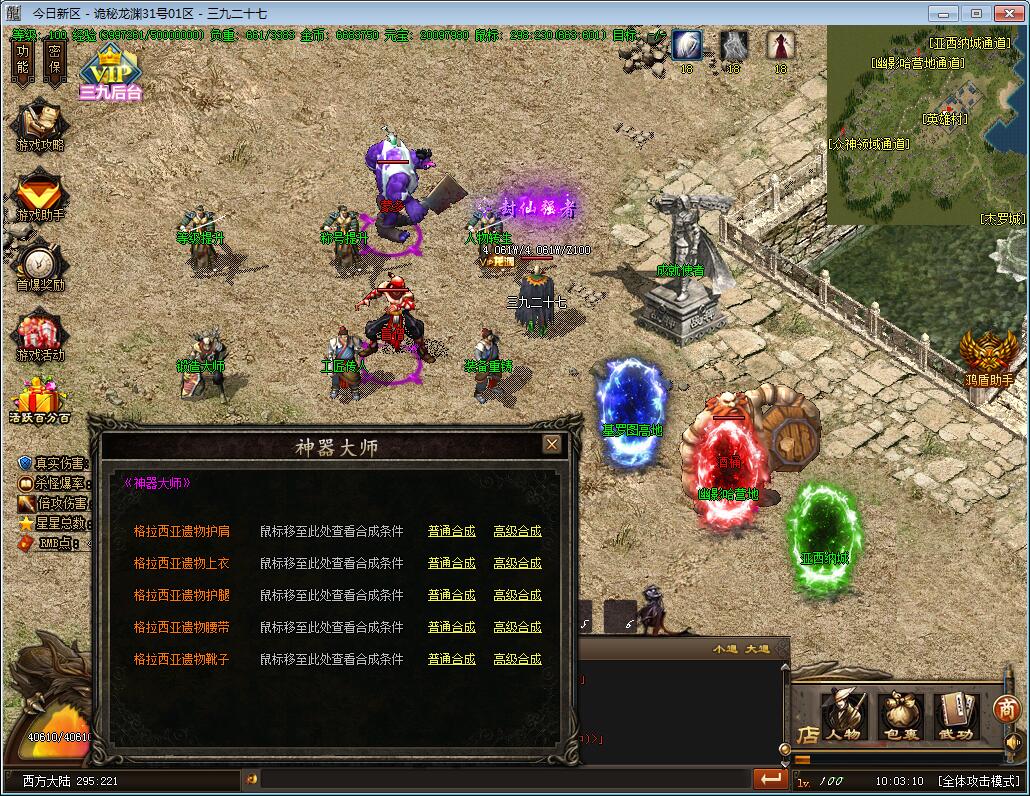1030x796 pixels.
Task: Open the 密保 security banner
Action: 54,60
